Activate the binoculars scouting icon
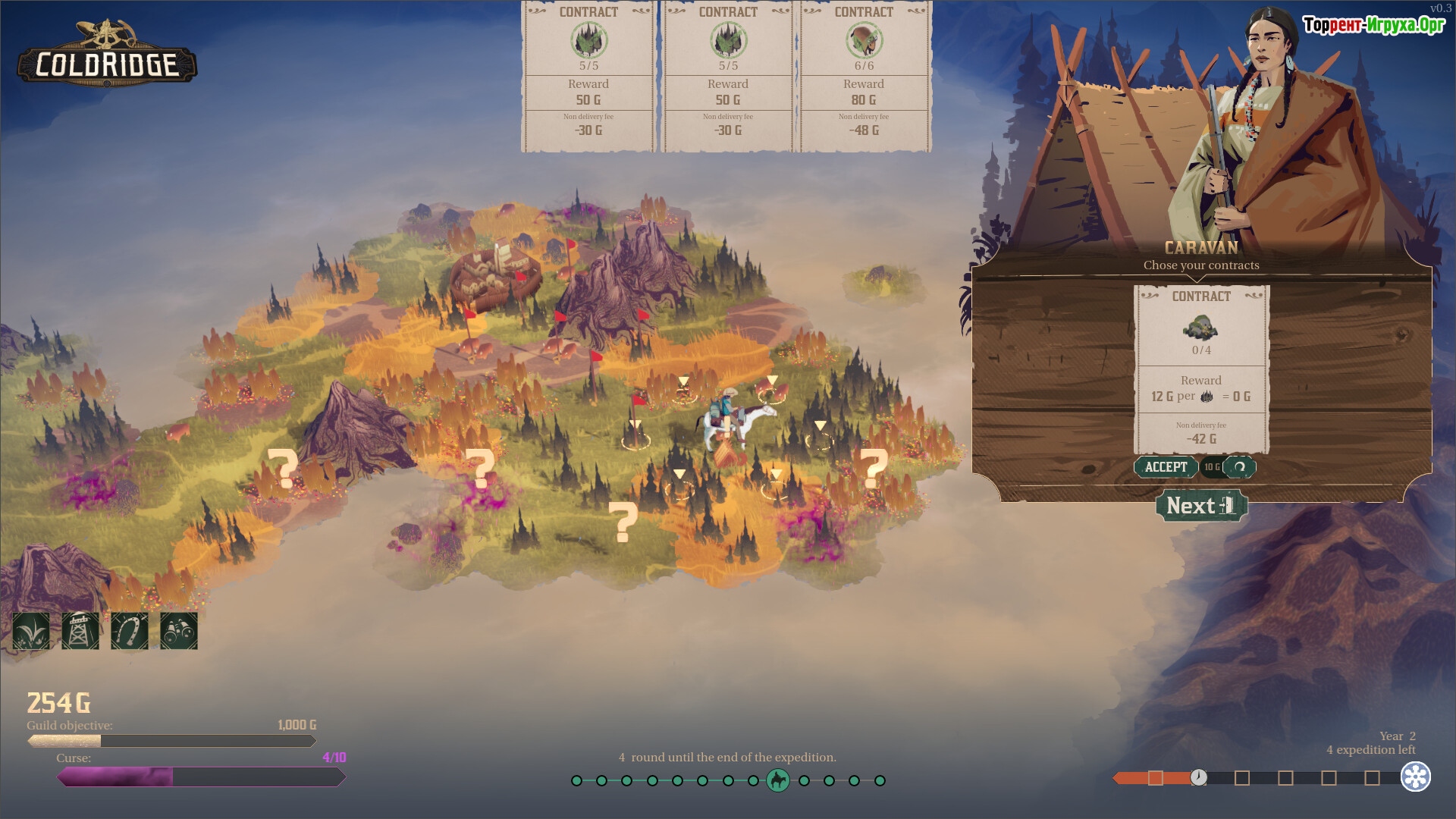The image size is (1456, 819). (179, 631)
